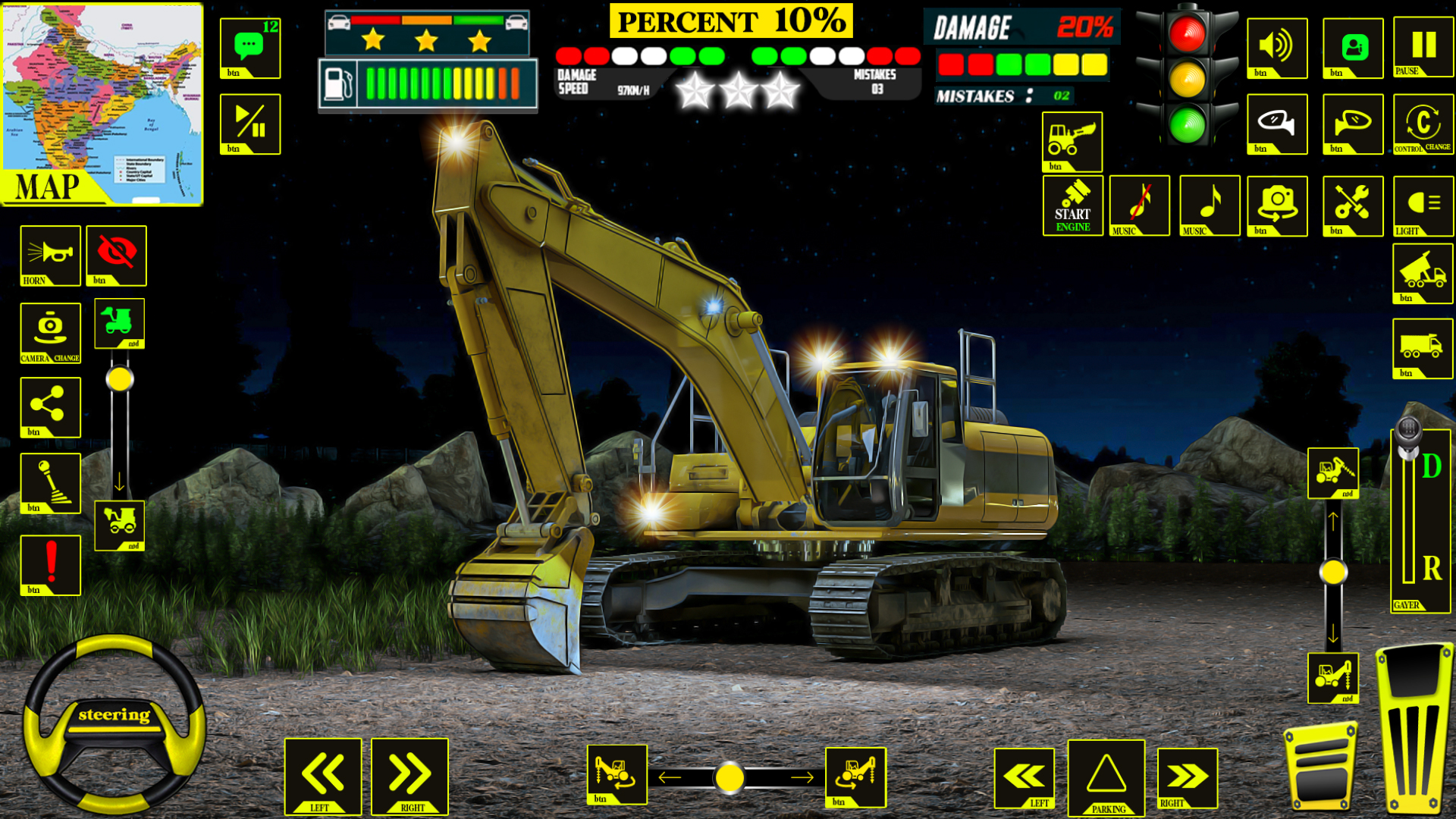Open the chat messages icon showing 12

[x=249, y=47]
